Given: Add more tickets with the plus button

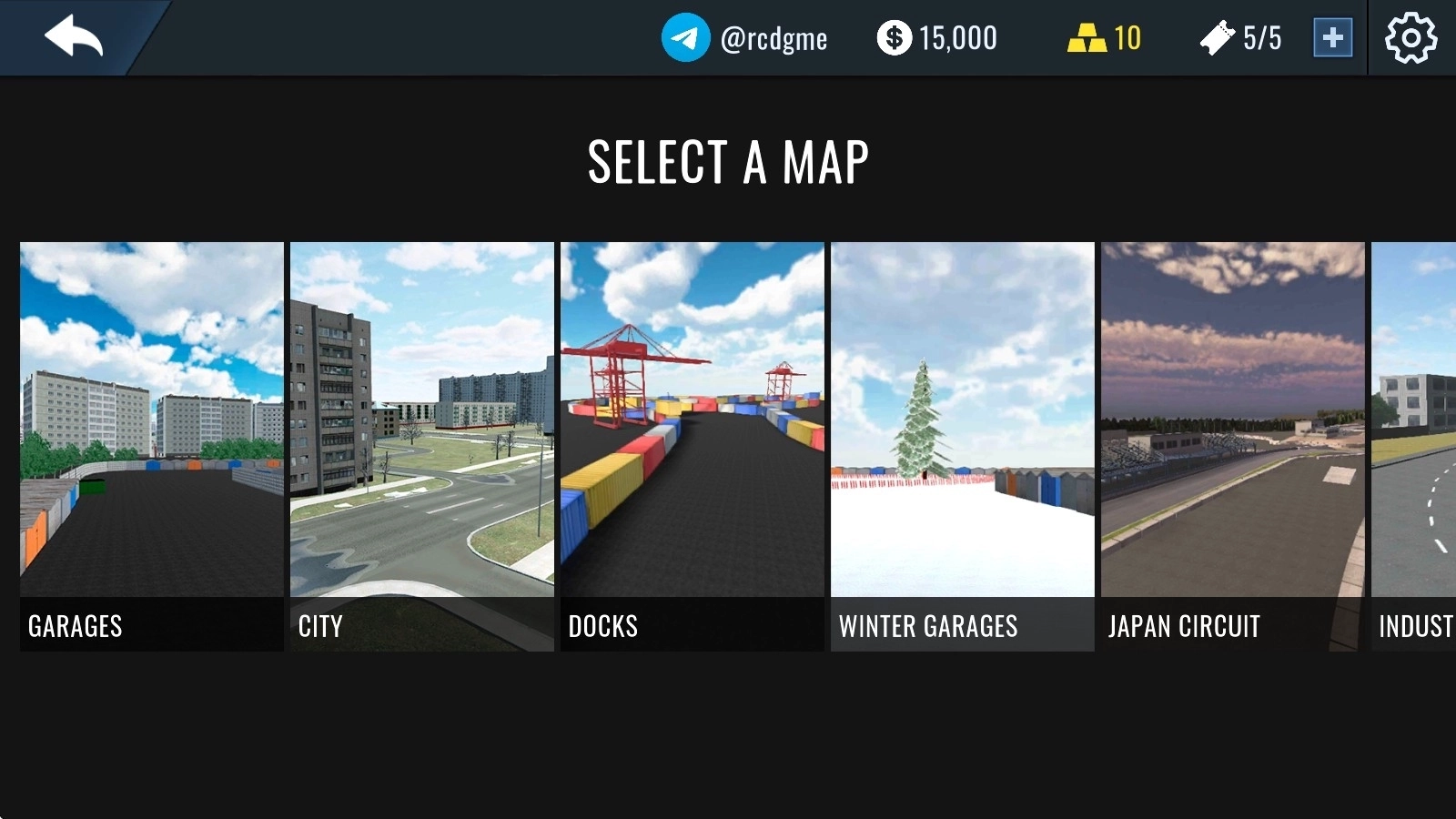Looking at the screenshot, I should [1332, 37].
